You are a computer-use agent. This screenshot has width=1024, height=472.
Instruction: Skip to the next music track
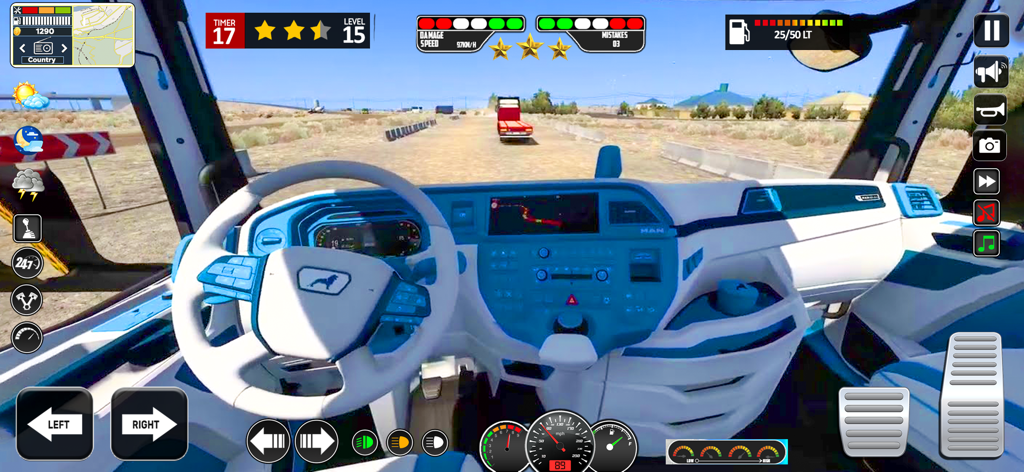987,181
